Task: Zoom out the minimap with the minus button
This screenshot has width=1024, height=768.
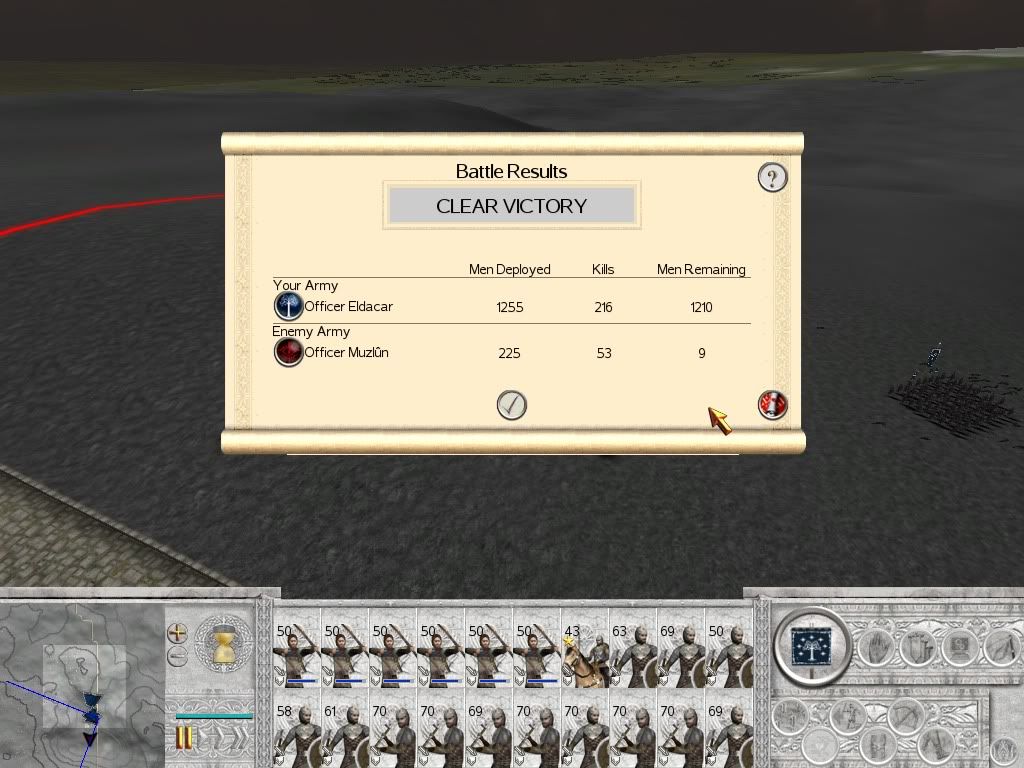Action: tap(177, 657)
